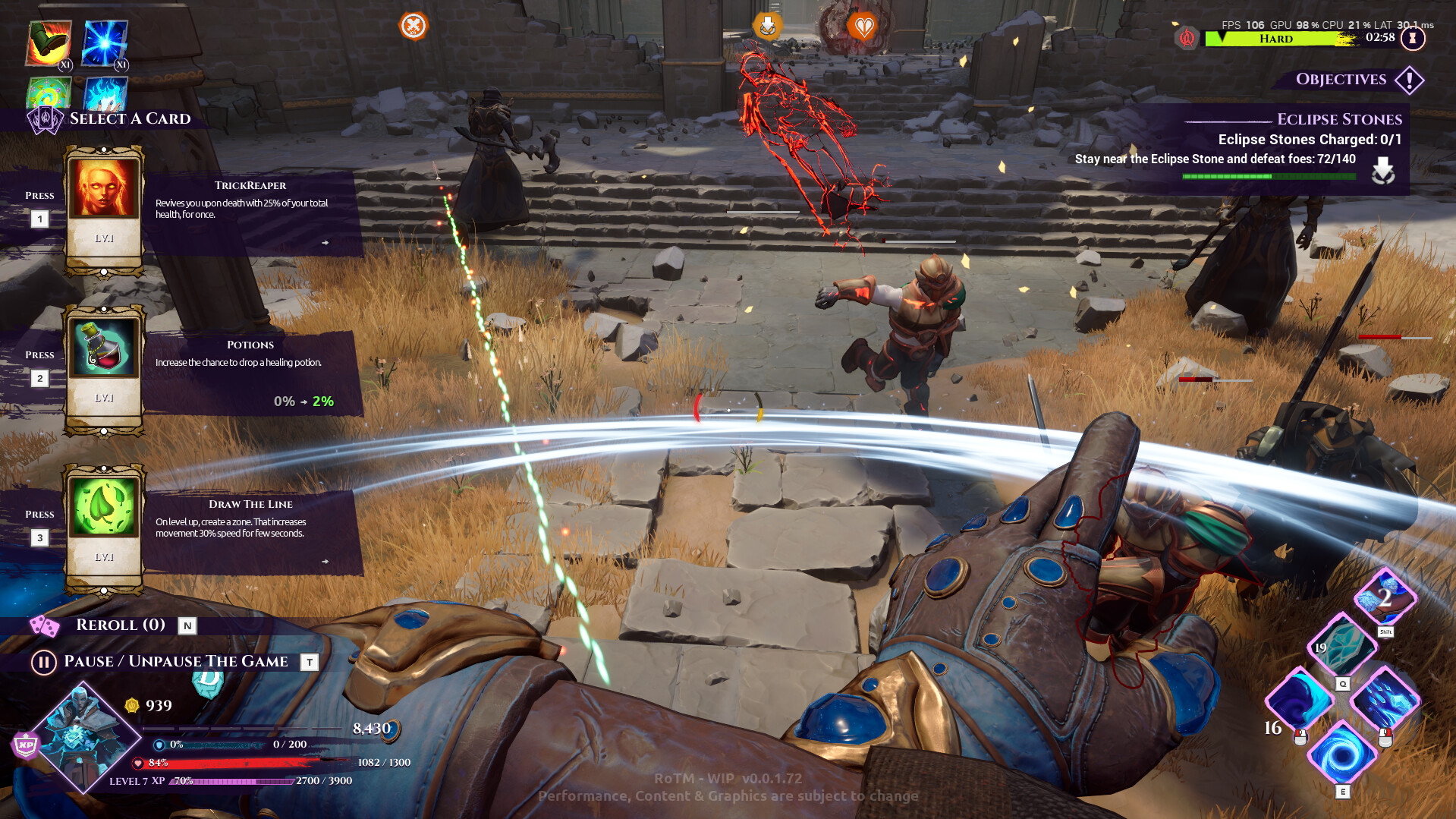
Task: Click the blue starburst perk icon
Action: click(x=105, y=44)
